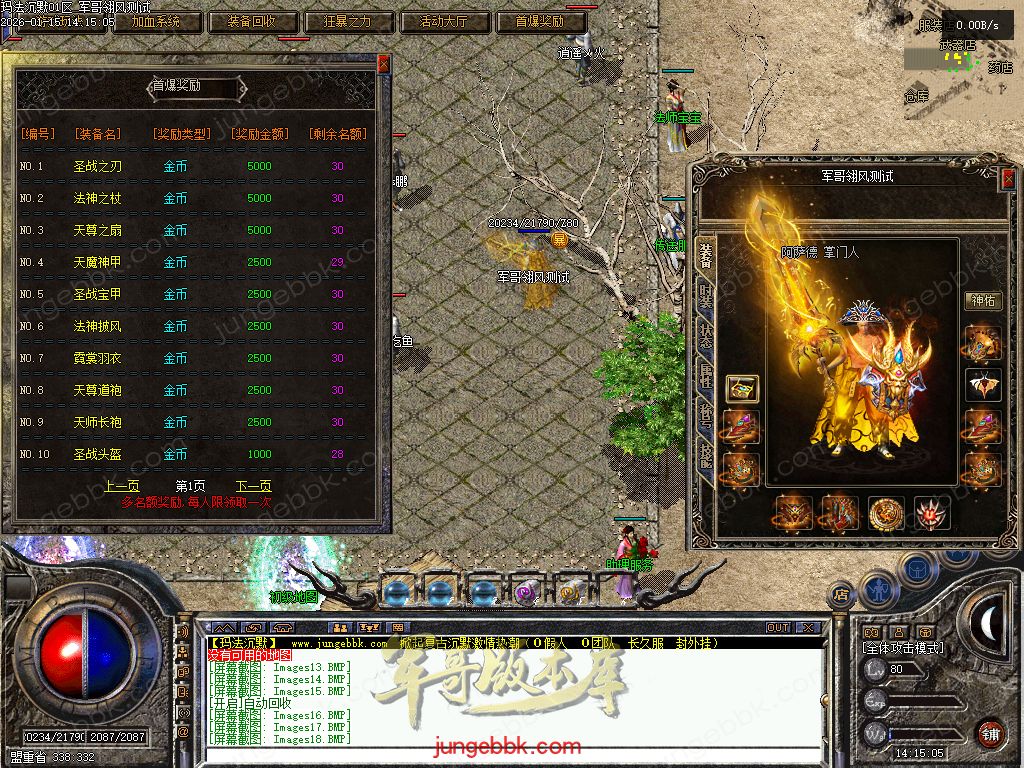Screen dimensions: 1024x768
Task: Open the 属性 attributes tab
Action: [706, 380]
